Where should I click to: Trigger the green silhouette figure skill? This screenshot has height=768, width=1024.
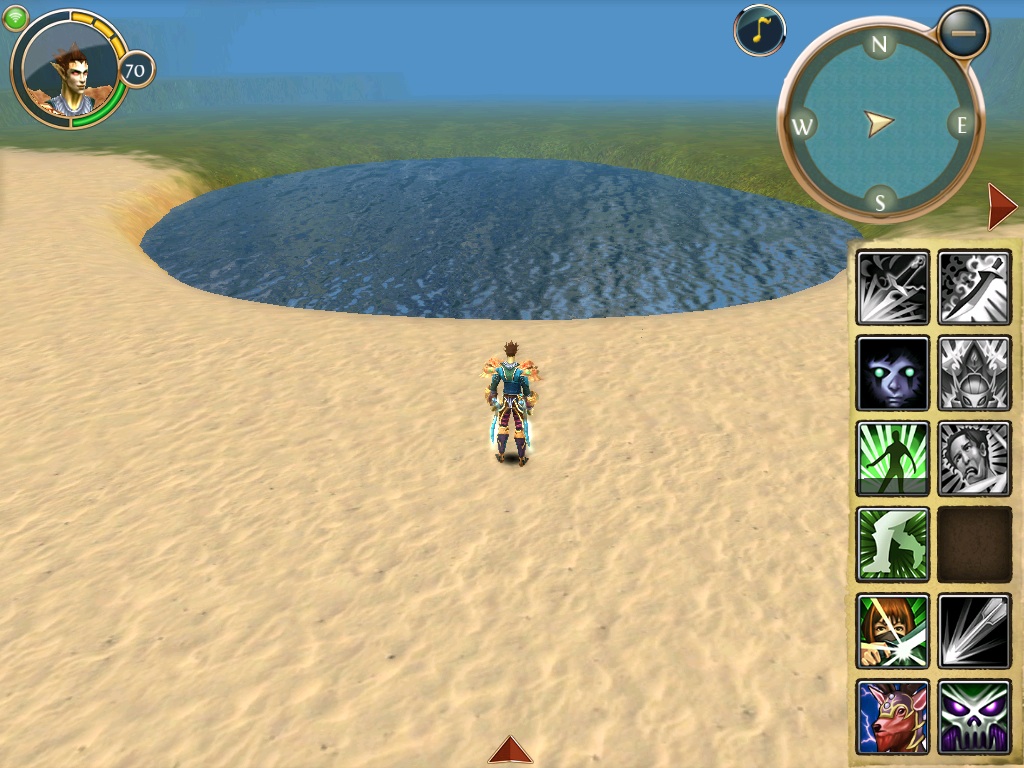[893, 459]
